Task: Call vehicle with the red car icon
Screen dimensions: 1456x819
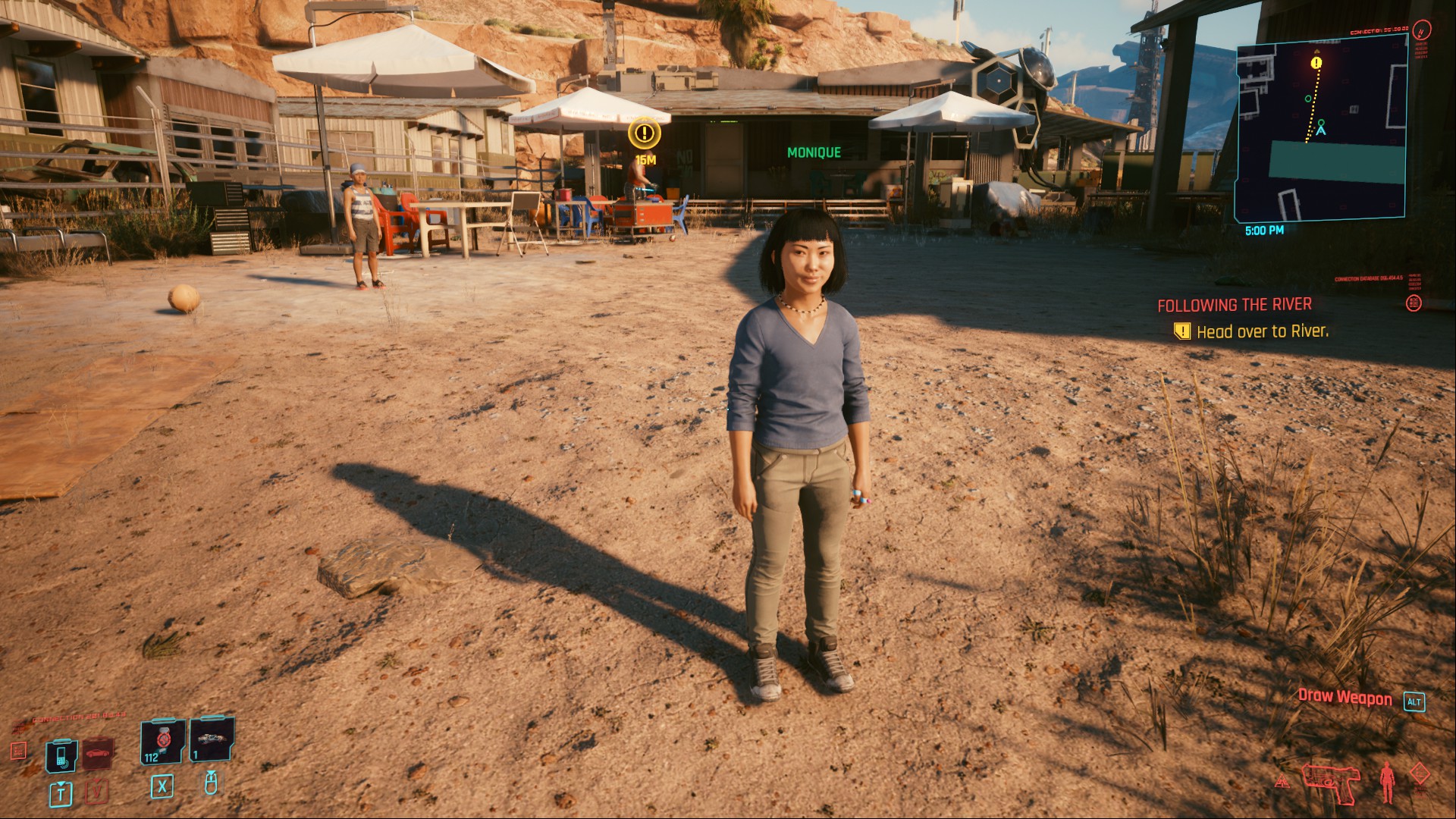Action: coord(98,753)
